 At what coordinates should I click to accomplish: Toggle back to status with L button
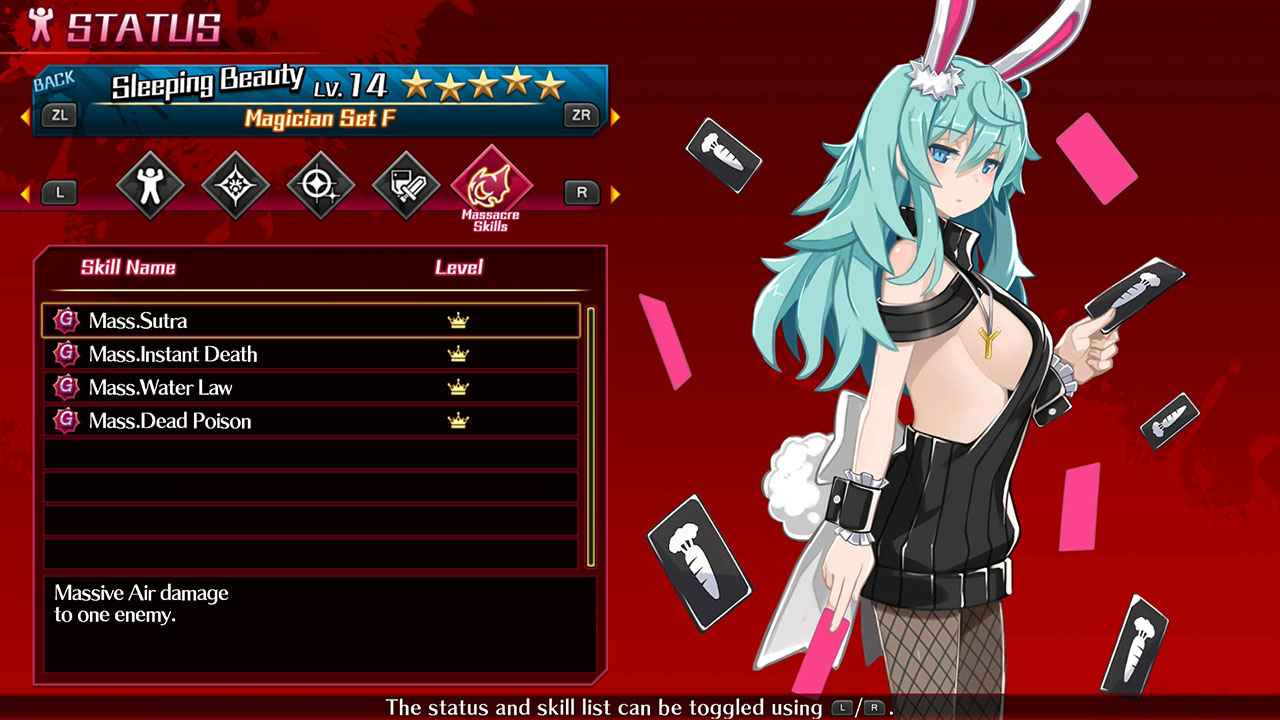click(x=58, y=192)
